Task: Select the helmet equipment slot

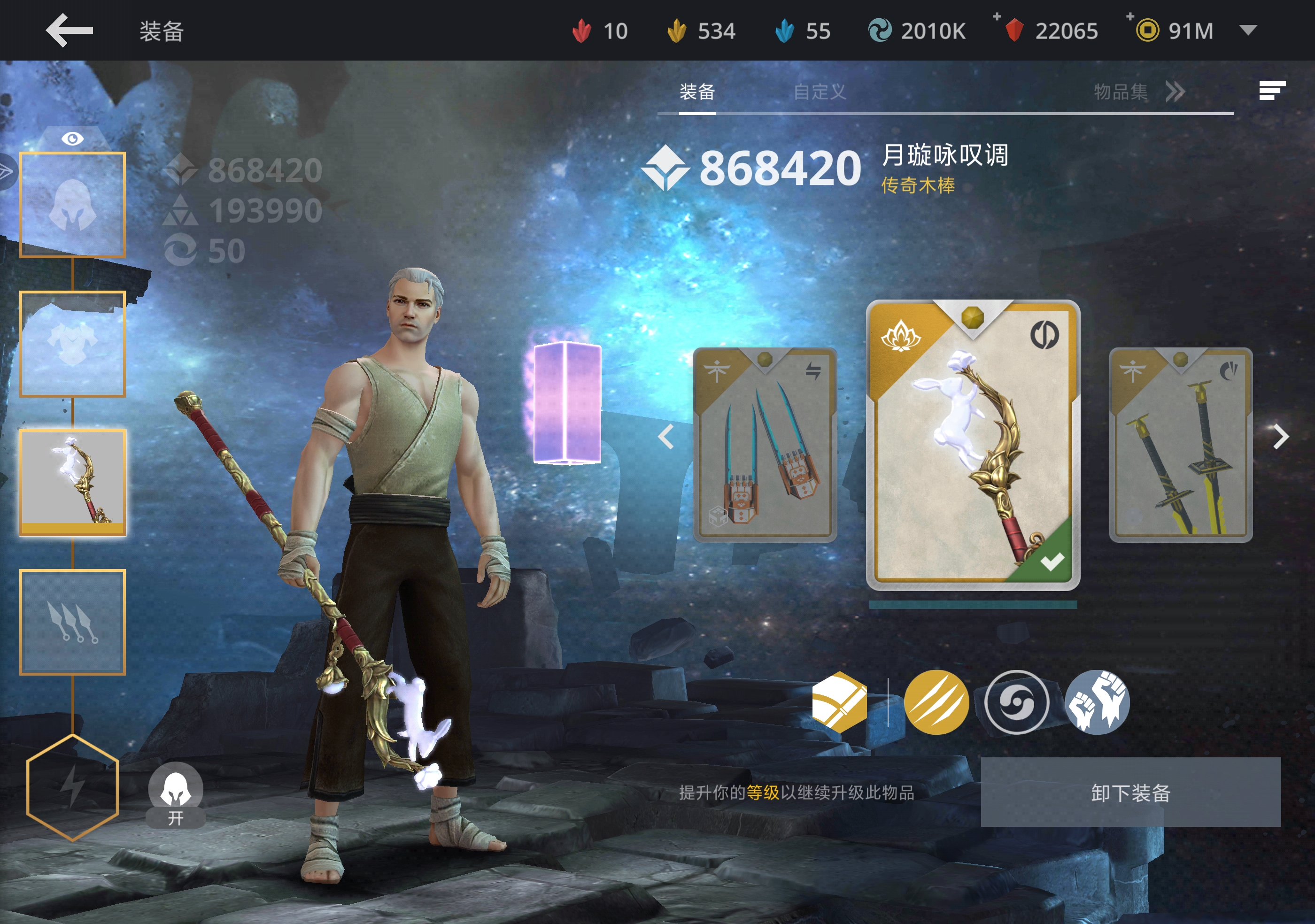Action: pos(72,204)
